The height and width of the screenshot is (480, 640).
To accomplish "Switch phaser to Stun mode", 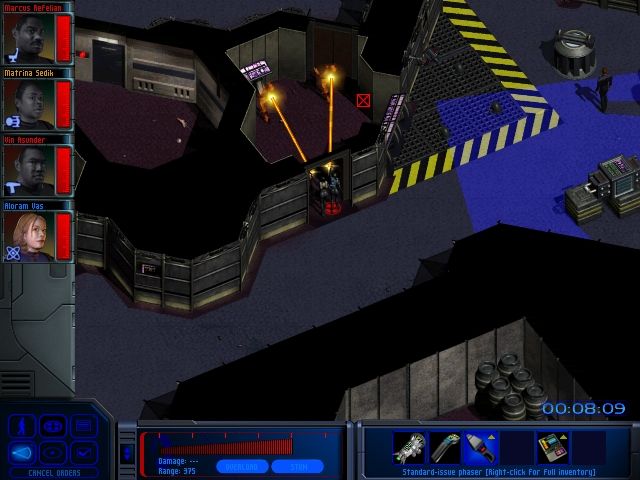I will (298, 466).
